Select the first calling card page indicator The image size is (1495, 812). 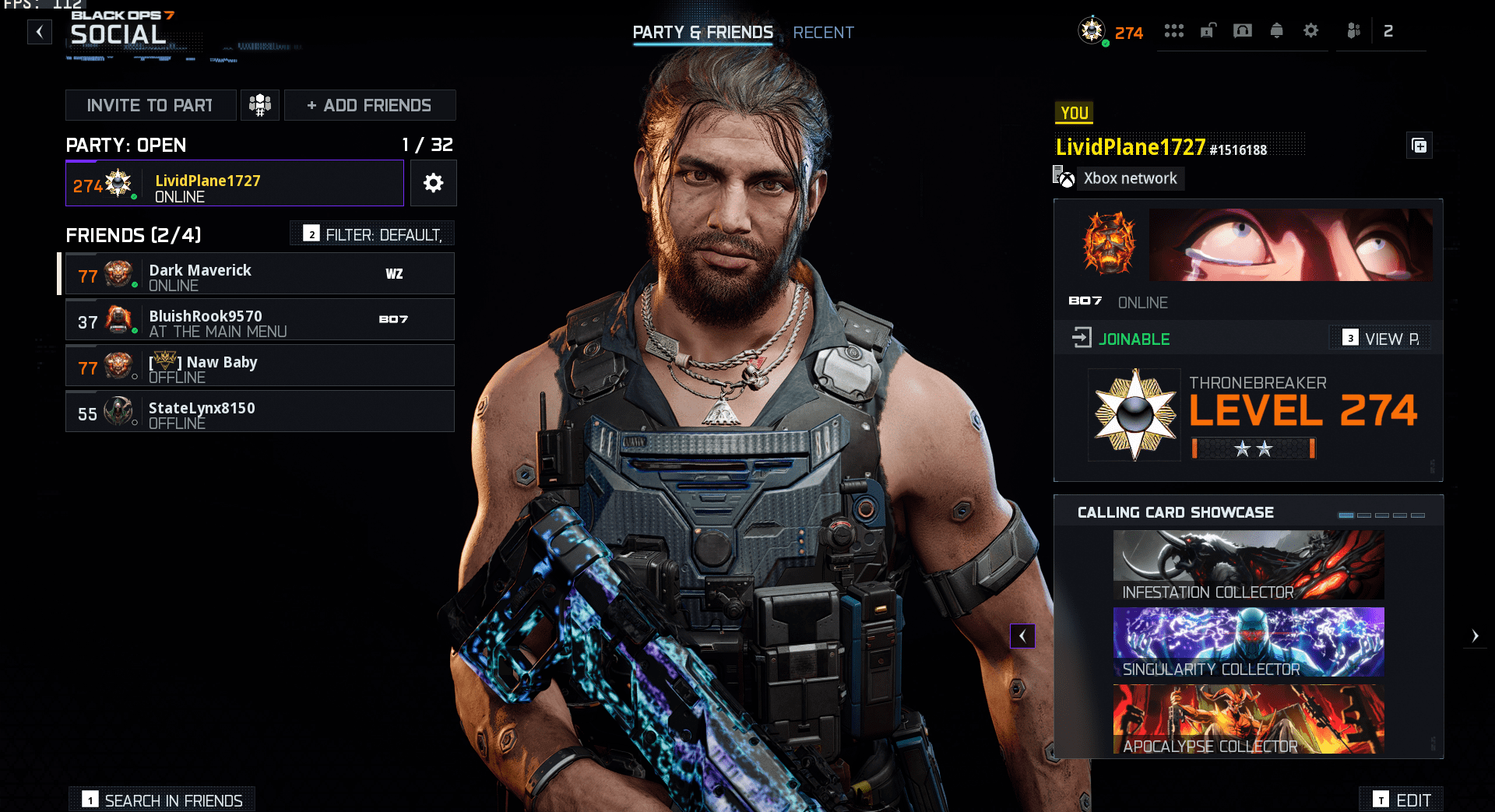tap(1346, 515)
